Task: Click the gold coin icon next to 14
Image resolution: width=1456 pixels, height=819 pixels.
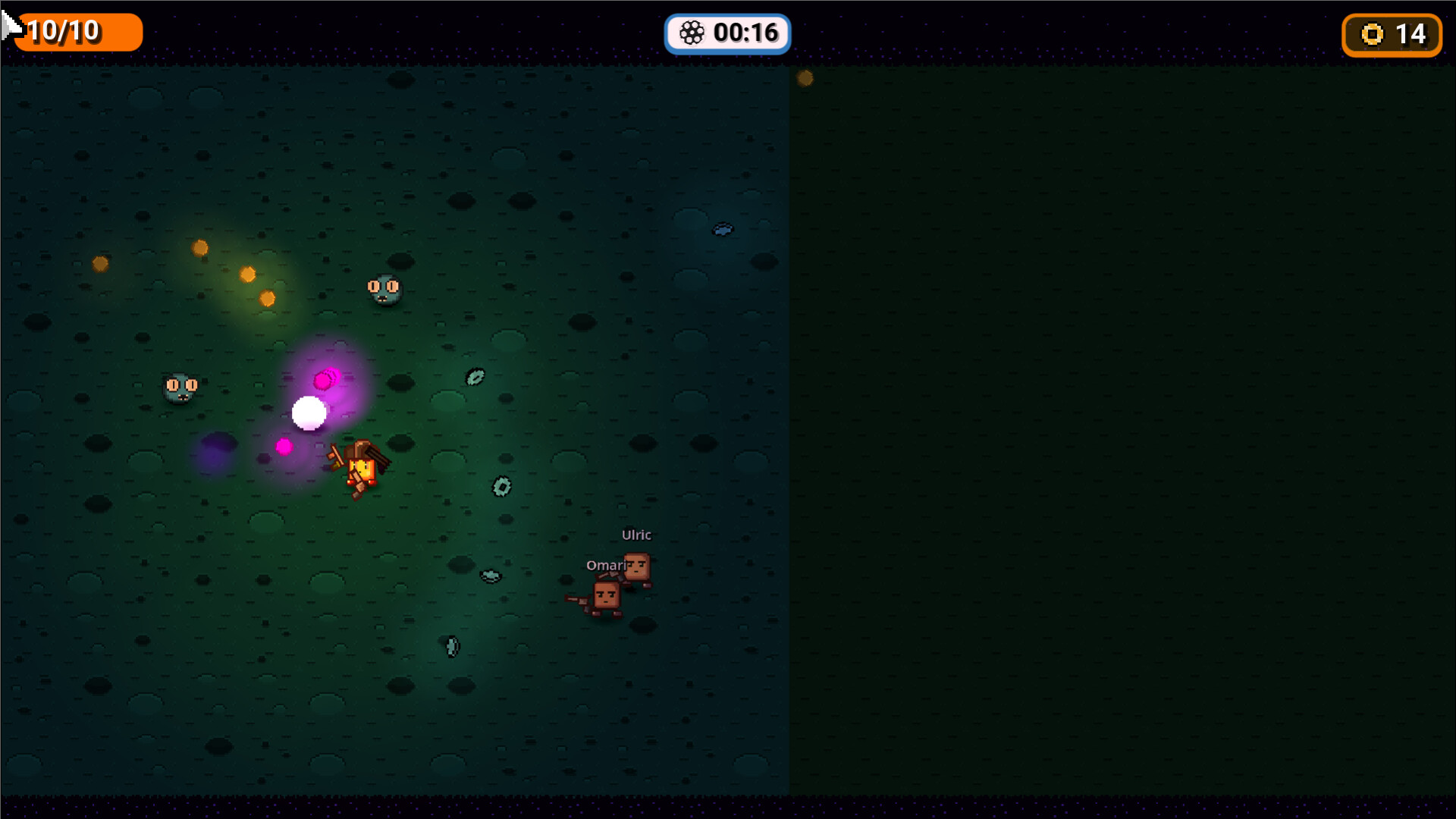Action: pyautogui.click(x=1371, y=34)
